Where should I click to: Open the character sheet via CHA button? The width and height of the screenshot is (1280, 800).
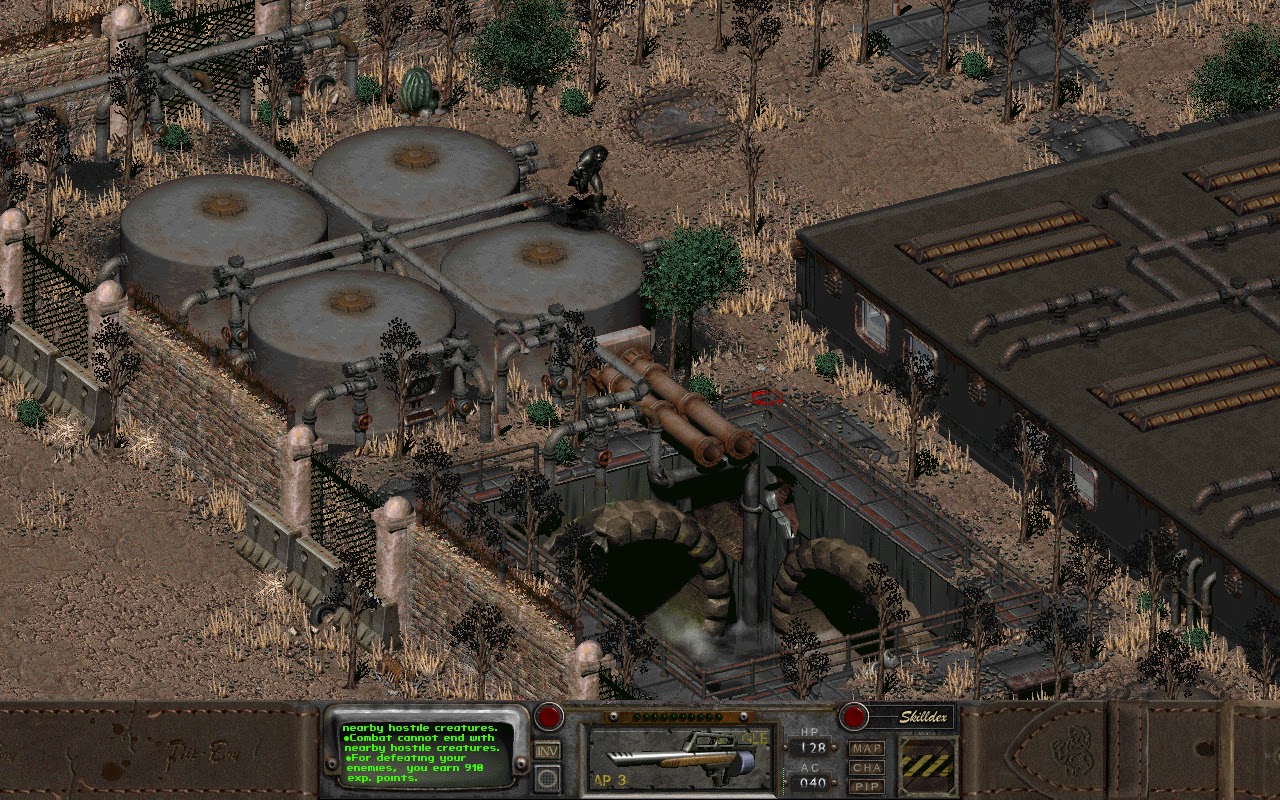[869, 767]
